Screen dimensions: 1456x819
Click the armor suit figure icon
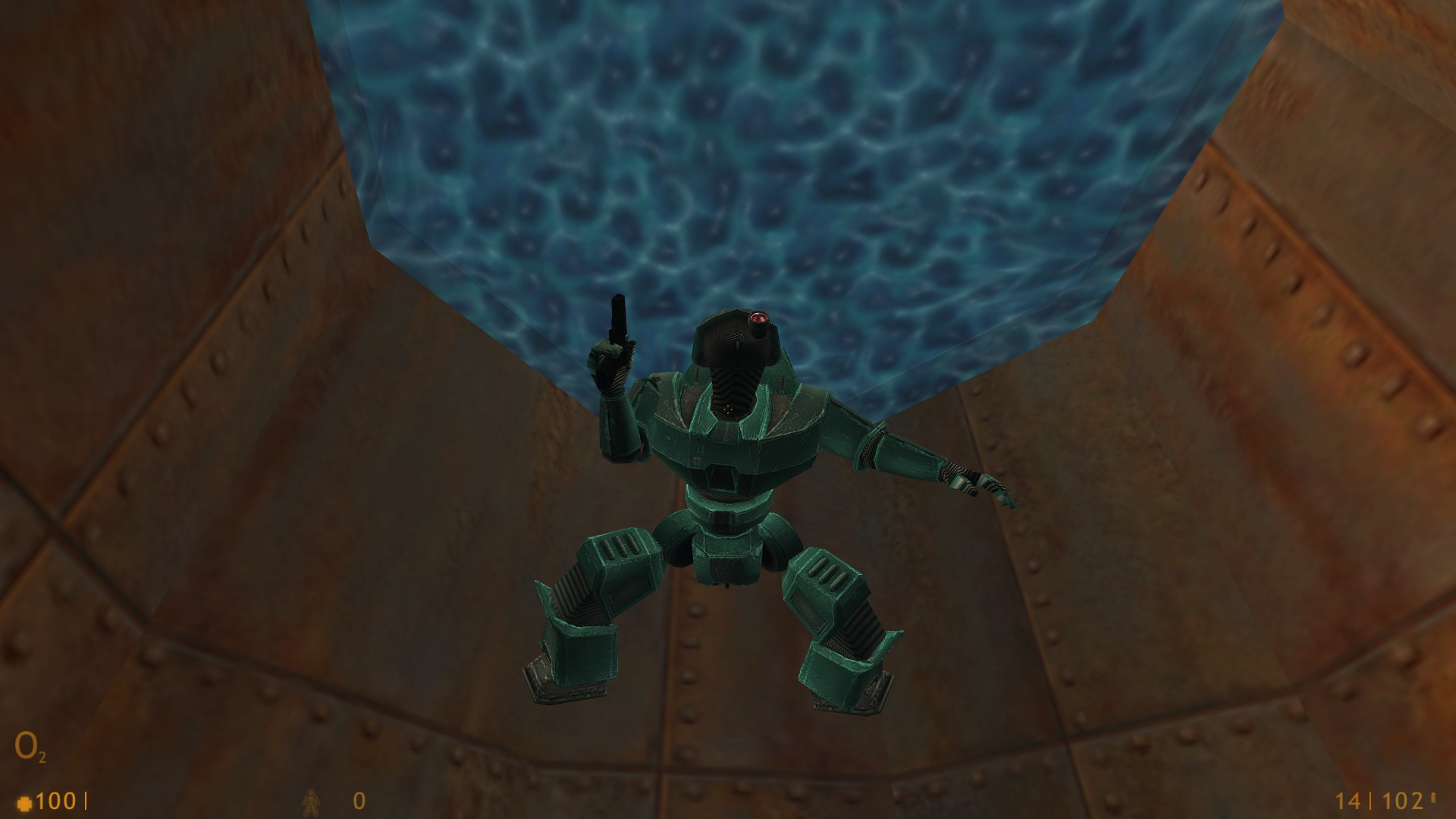pos(312,800)
